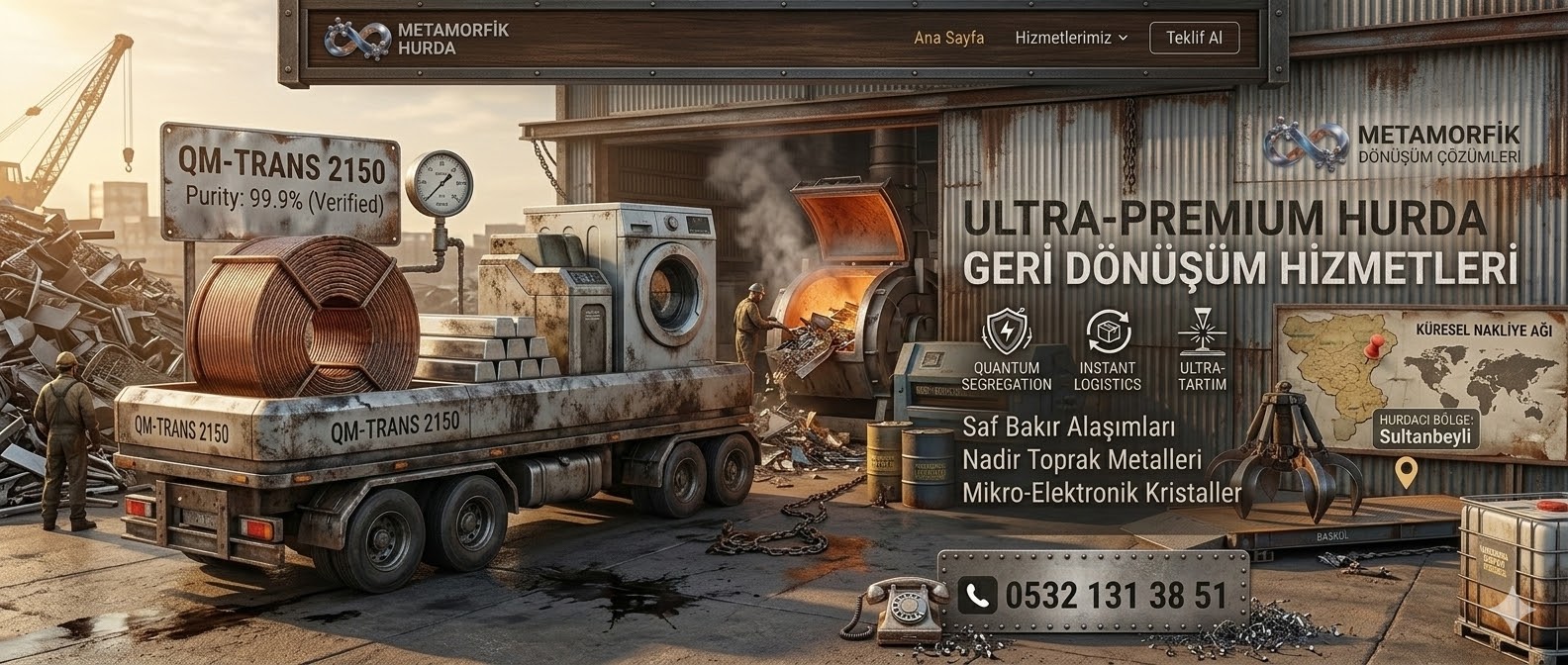Screen dimensions: 1568x665
Task: Choose the Quantum Segregation shield icon
Action: point(1007,332)
